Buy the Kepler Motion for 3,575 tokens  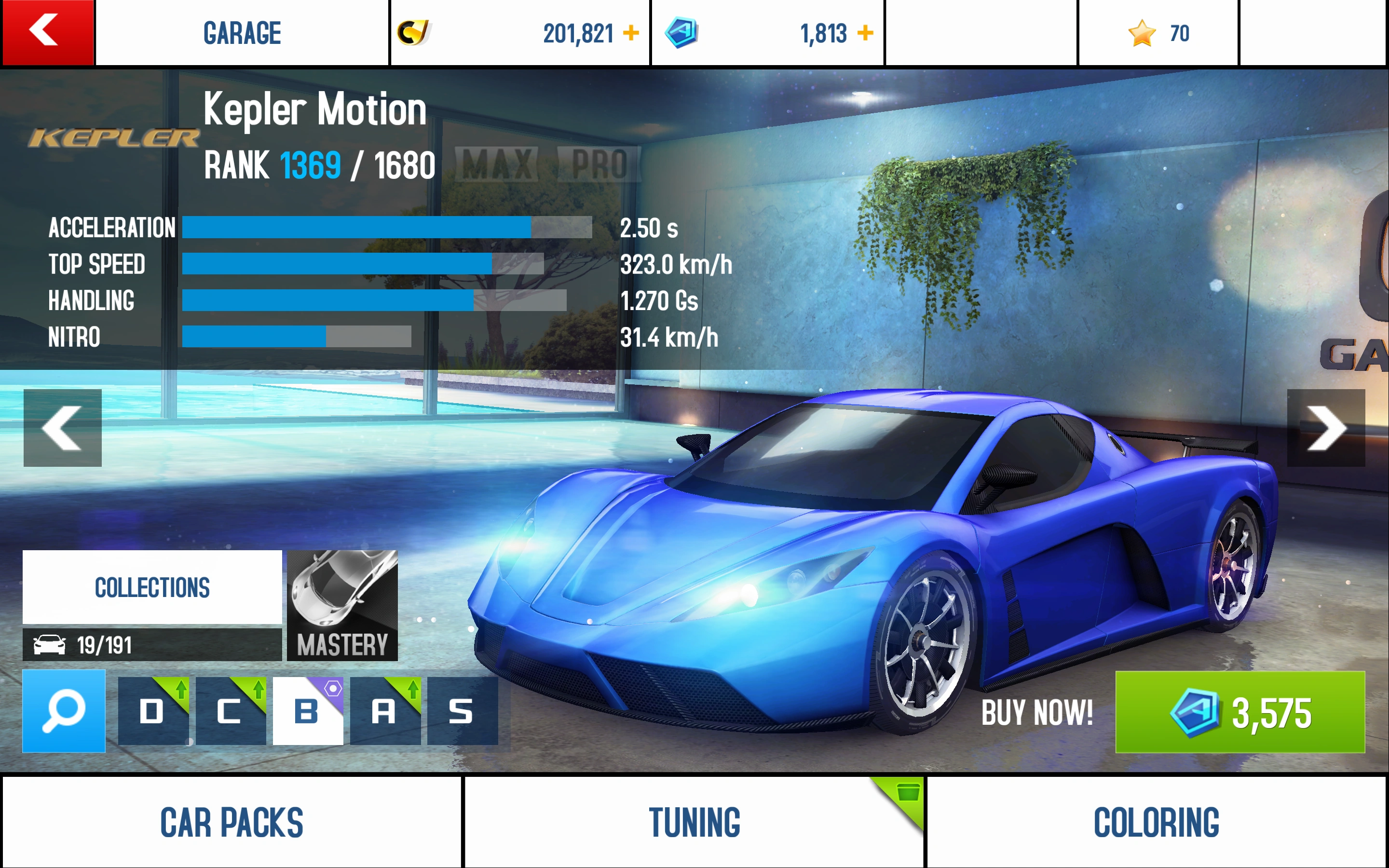click(1240, 712)
